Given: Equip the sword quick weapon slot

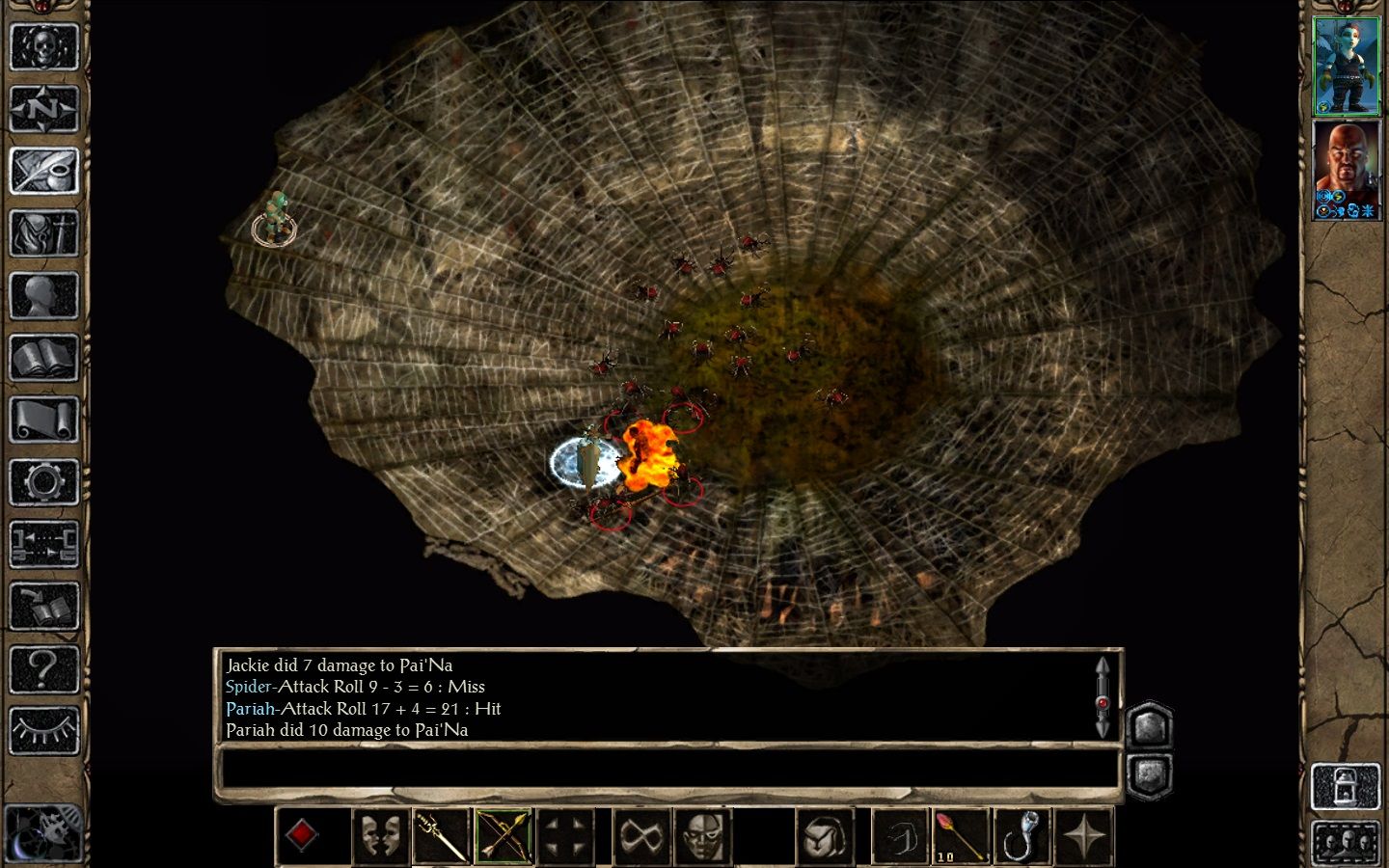Looking at the screenshot, I should coord(441,835).
